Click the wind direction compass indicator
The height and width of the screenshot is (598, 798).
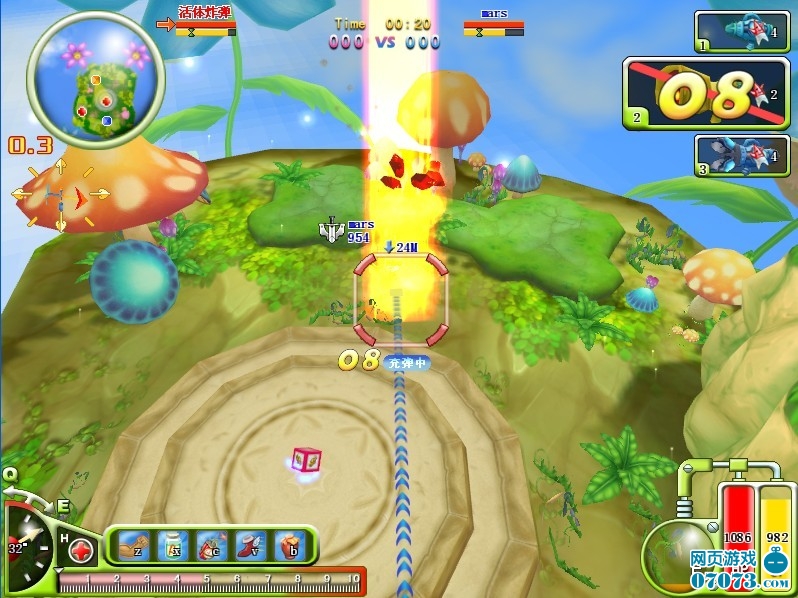[59, 194]
